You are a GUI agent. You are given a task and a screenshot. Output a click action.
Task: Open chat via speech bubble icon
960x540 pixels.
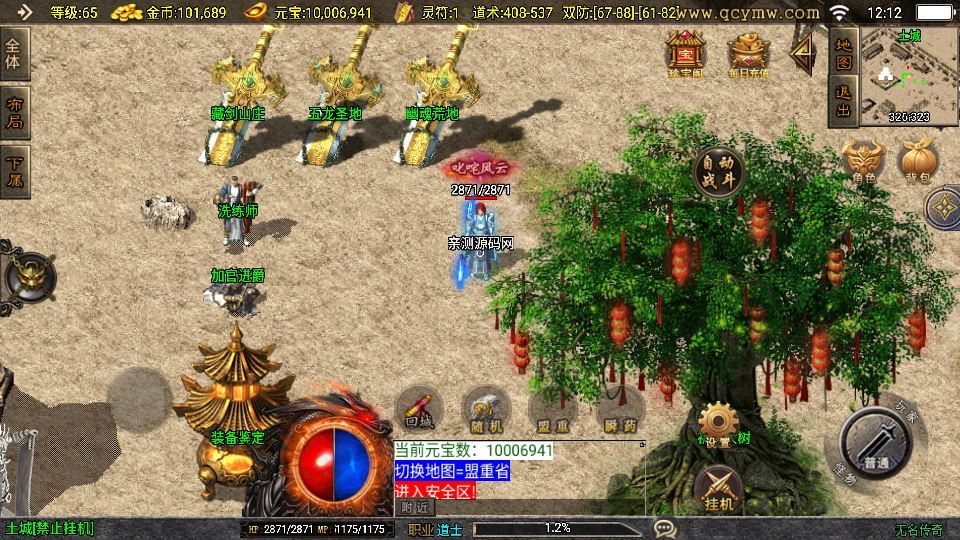point(664,528)
